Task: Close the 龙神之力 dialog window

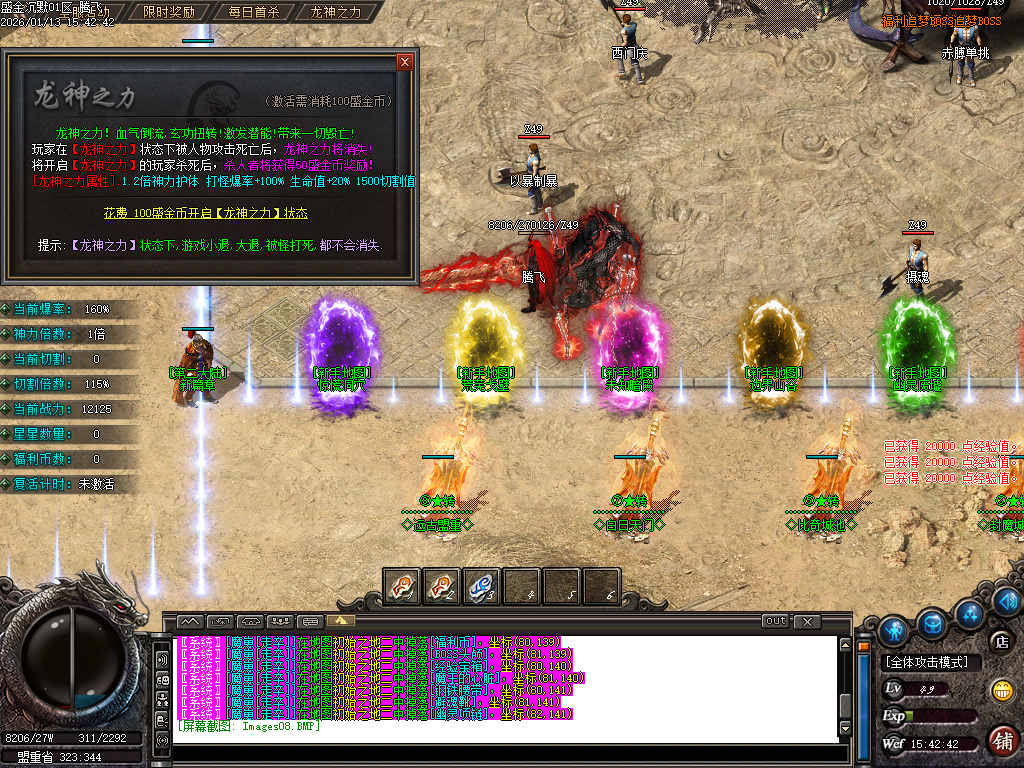Action: 404,62
